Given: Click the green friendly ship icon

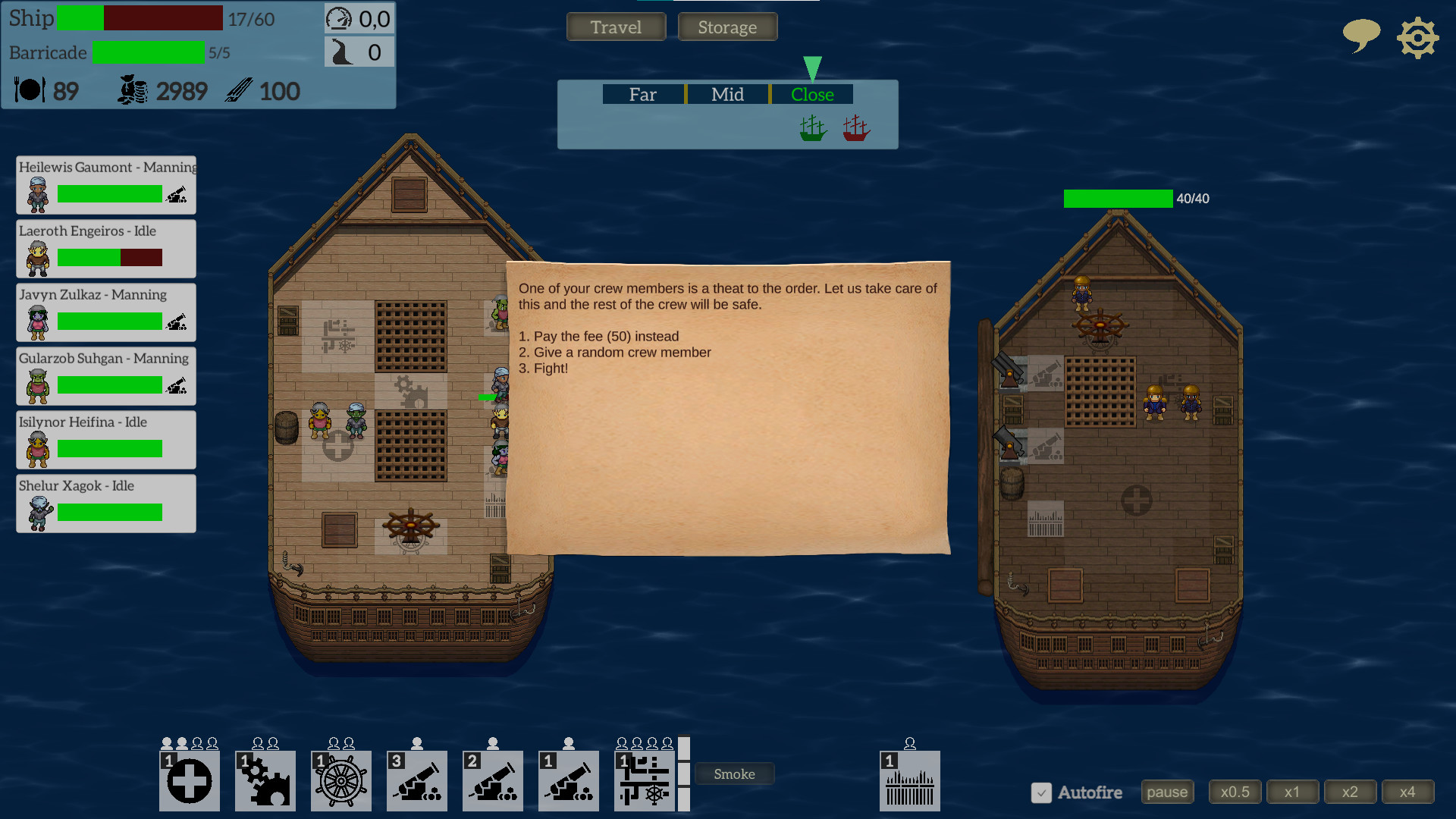Looking at the screenshot, I should (x=811, y=127).
